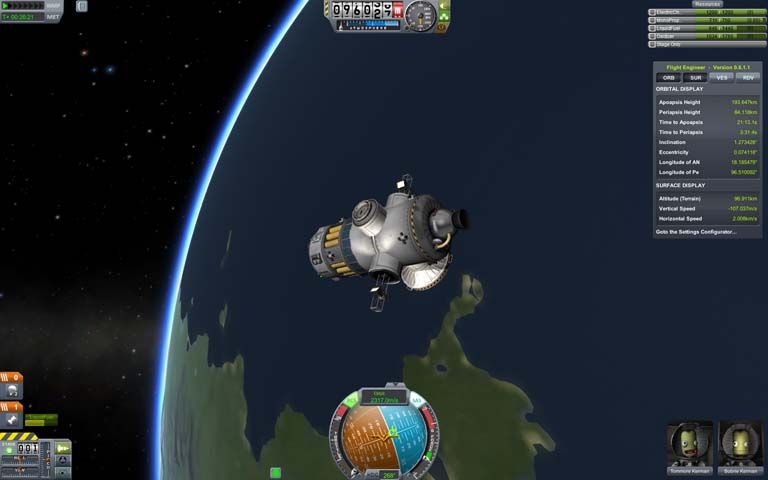Toggle the Stage Only resource checkbox

[x=652, y=44]
